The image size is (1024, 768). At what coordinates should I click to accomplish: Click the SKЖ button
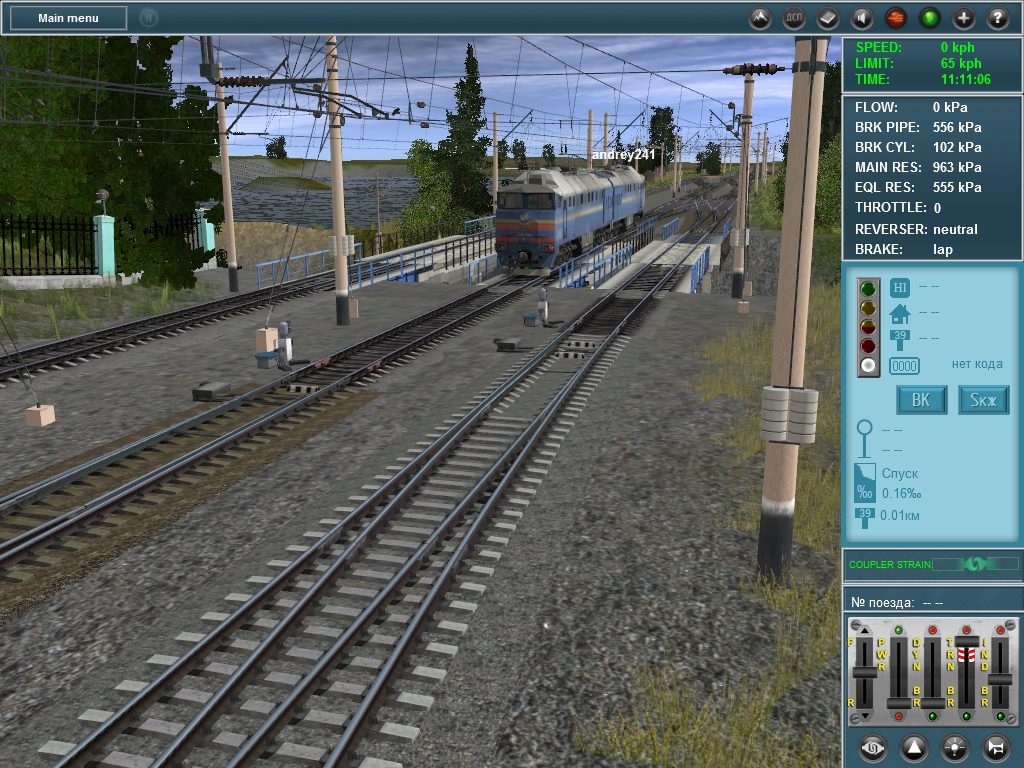tap(983, 401)
